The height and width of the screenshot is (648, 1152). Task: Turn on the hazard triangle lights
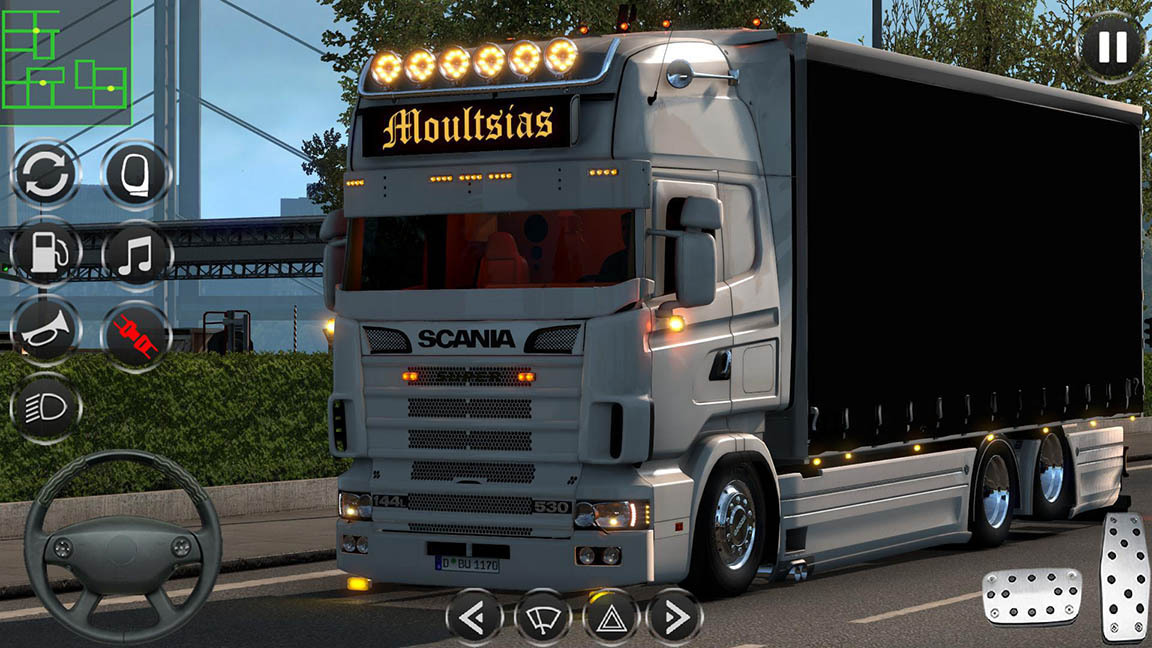pos(610,616)
